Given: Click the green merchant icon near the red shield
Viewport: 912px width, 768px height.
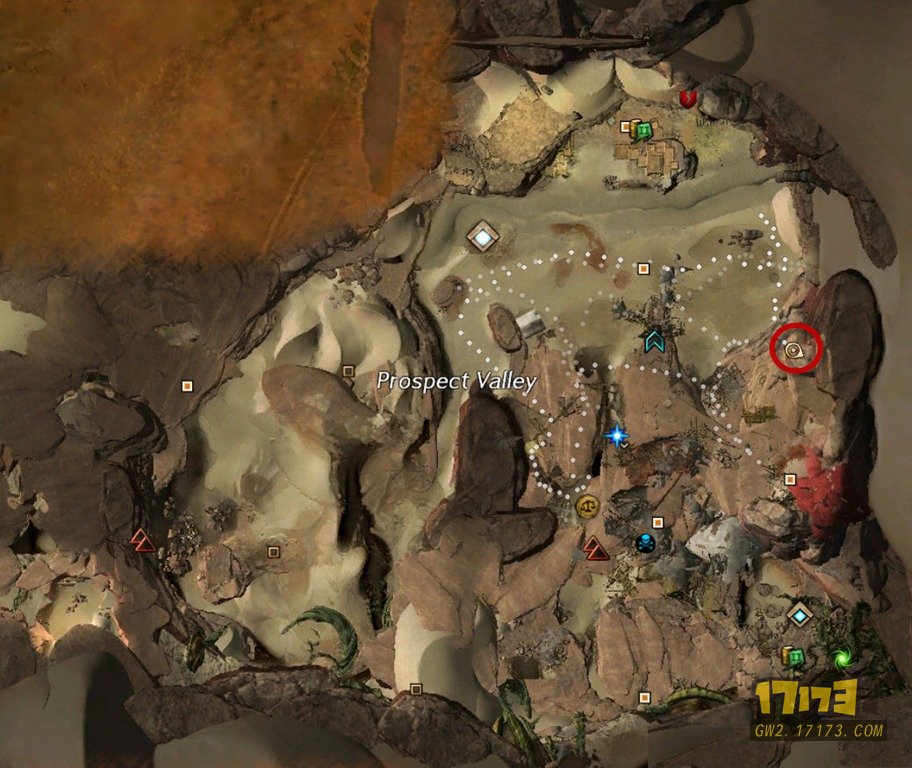Looking at the screenshot, I should click(644, 130).
